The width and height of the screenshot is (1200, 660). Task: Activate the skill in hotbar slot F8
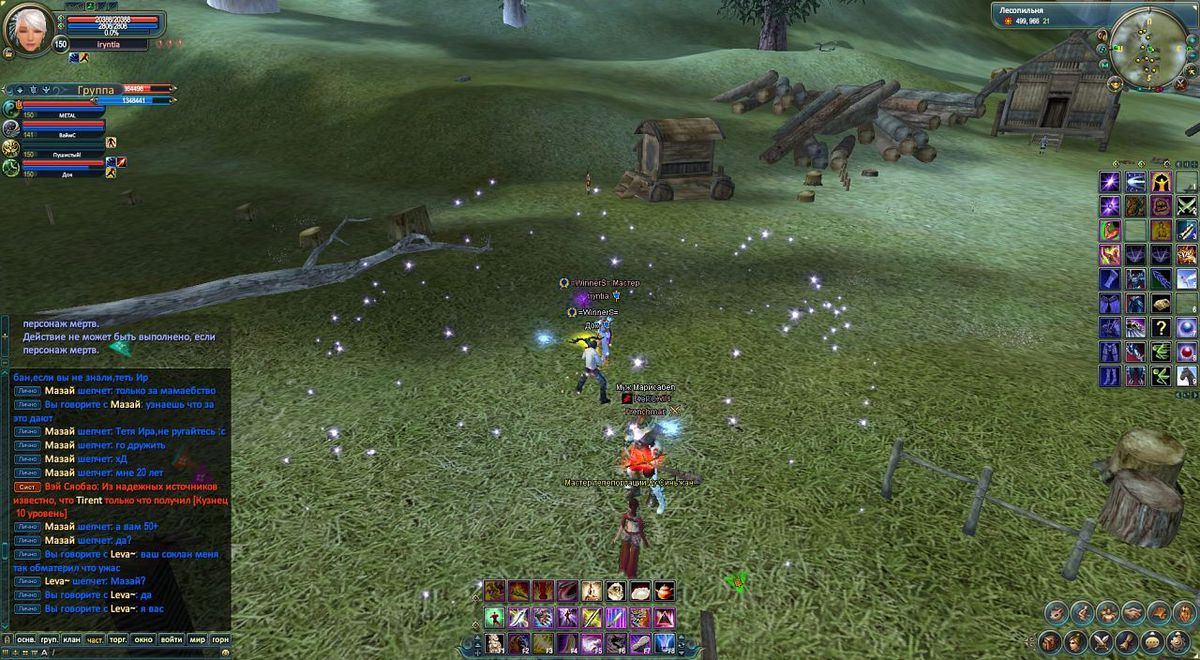(x=664, y=642)
